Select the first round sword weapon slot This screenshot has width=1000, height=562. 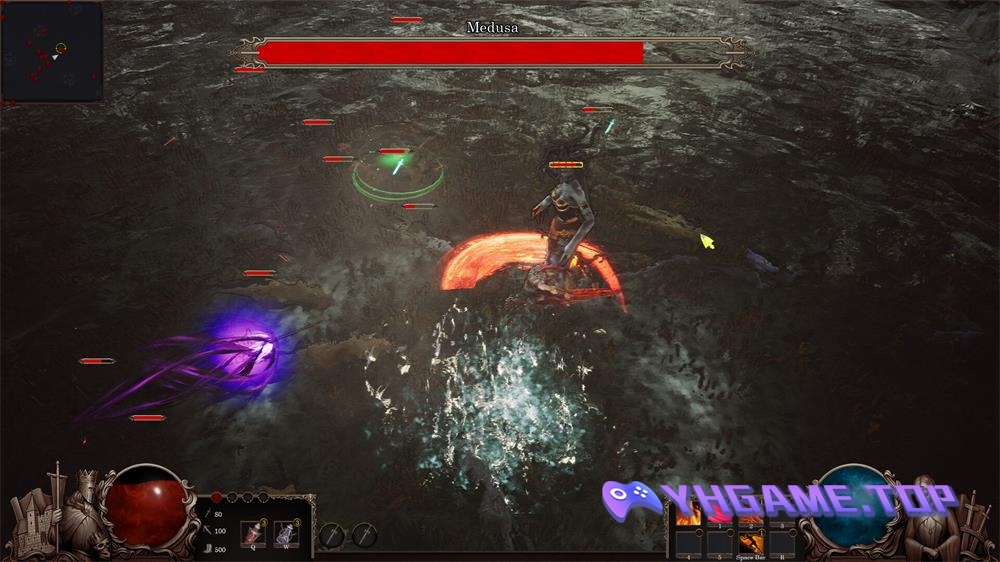point(331,536)
